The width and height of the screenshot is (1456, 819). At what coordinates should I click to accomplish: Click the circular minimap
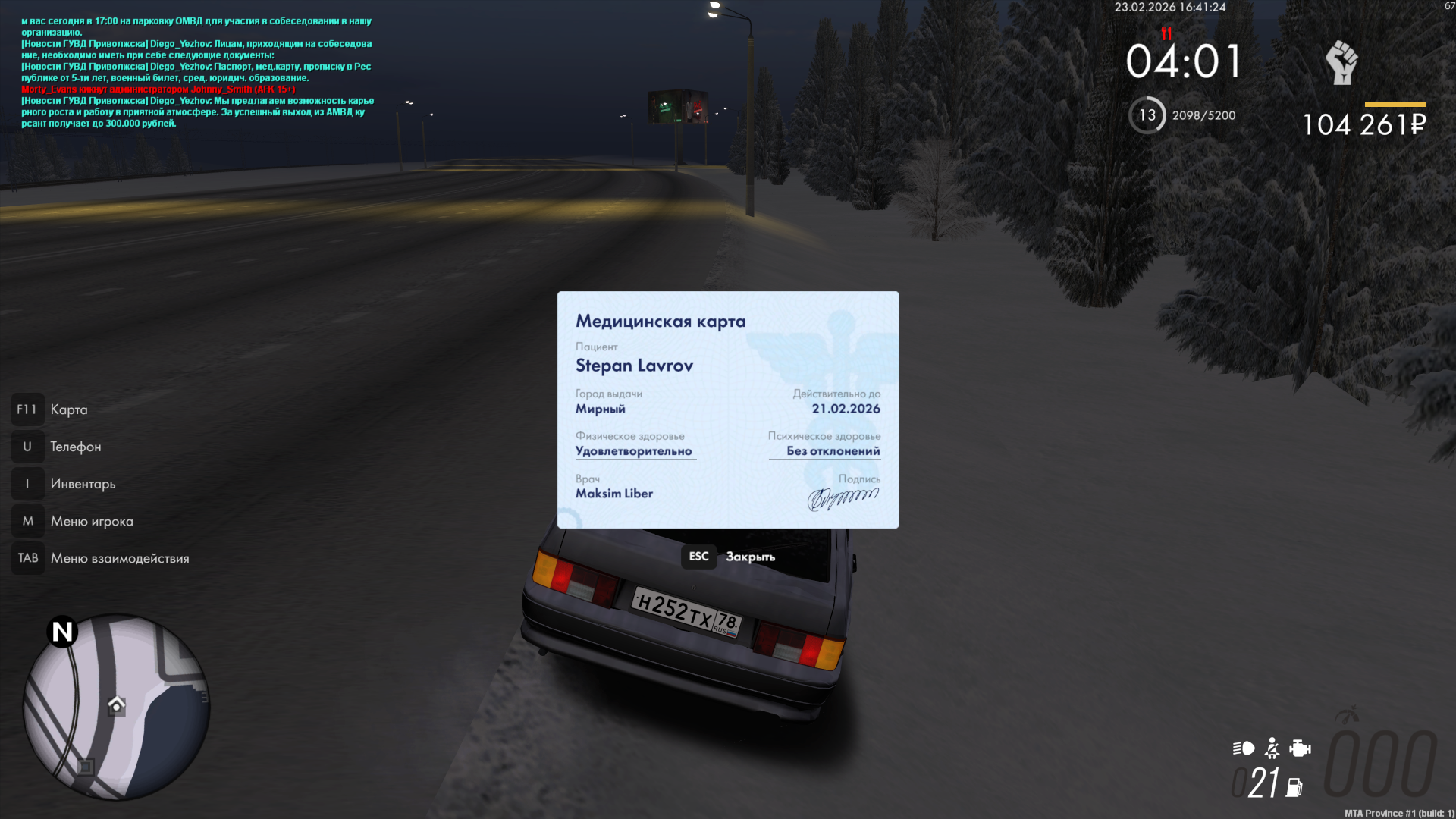[x=116, y=707]
